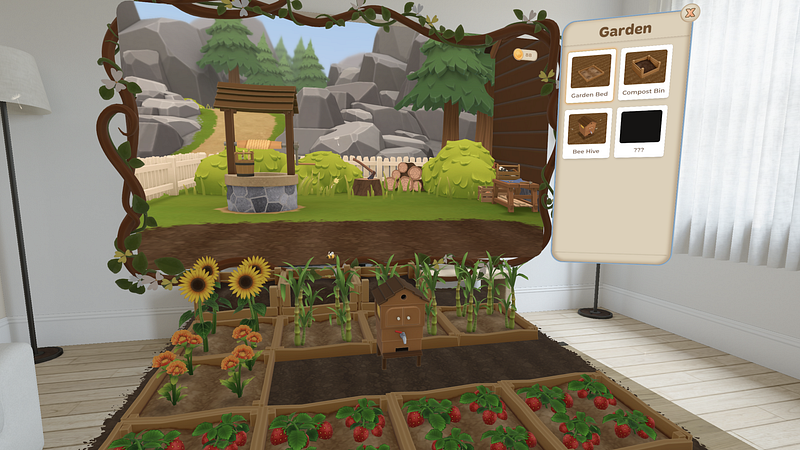Screen dimensions: 800x450
Task: Select the Garden Bed tile
Action: point(590,73)
